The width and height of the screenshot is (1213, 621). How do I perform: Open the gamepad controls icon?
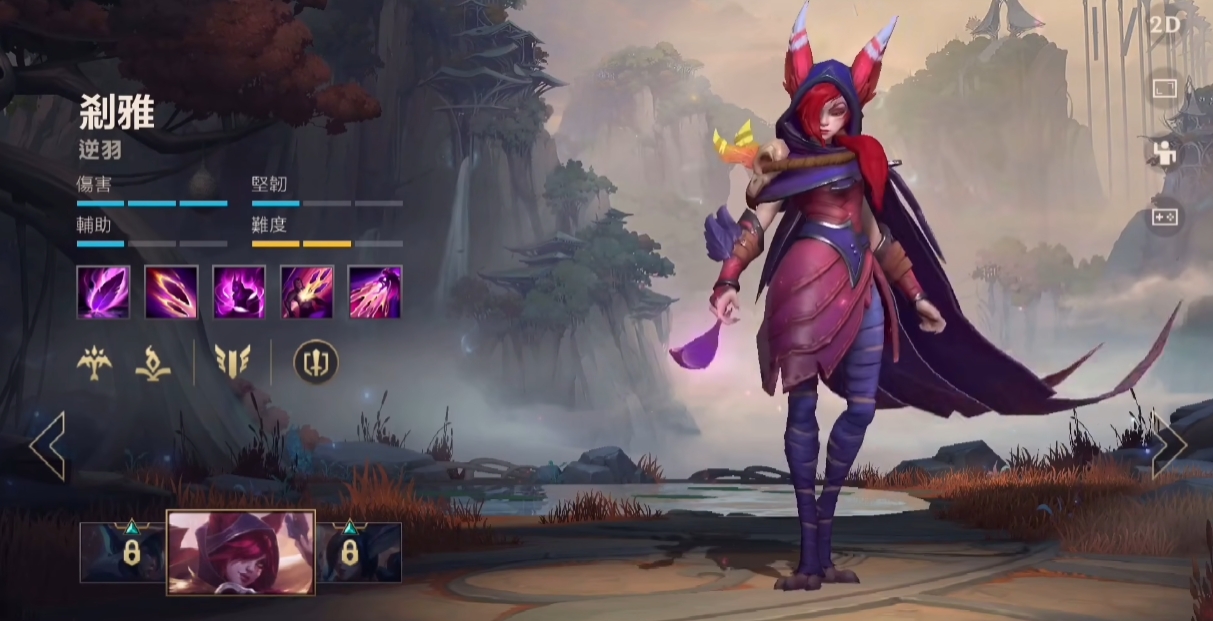pyautogui.click(x=1165, y=216)
